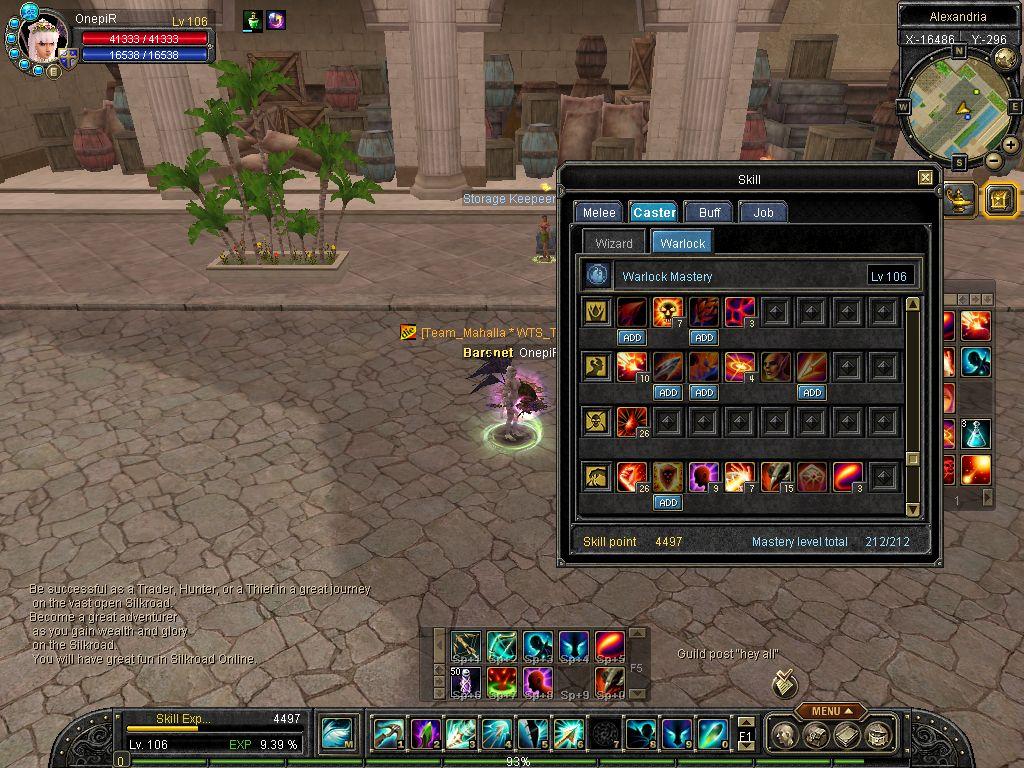Switch to the Wizard mastery sub-tab

614,243
